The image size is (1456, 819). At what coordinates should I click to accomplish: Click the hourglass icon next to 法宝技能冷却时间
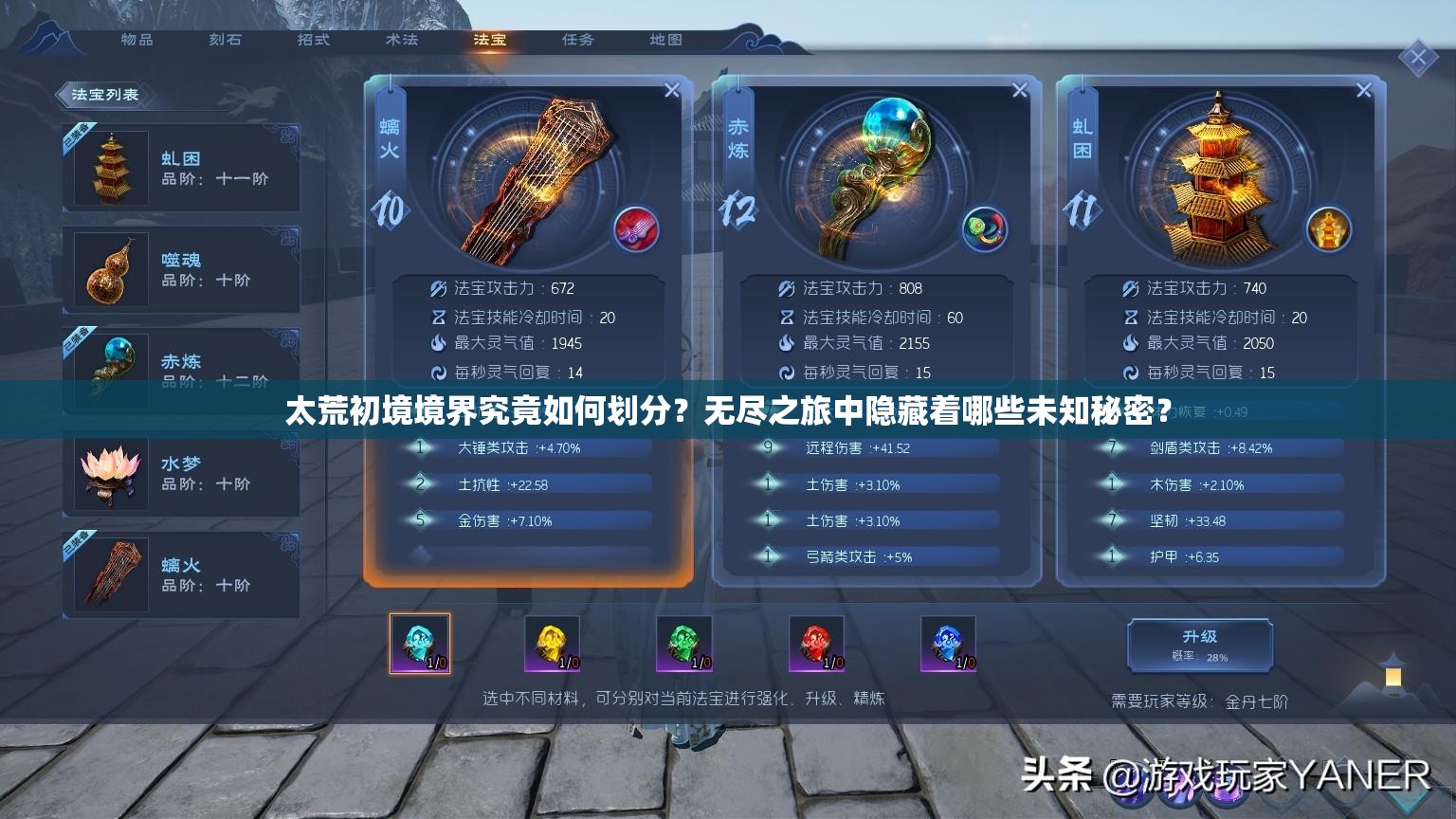(439, 318)
